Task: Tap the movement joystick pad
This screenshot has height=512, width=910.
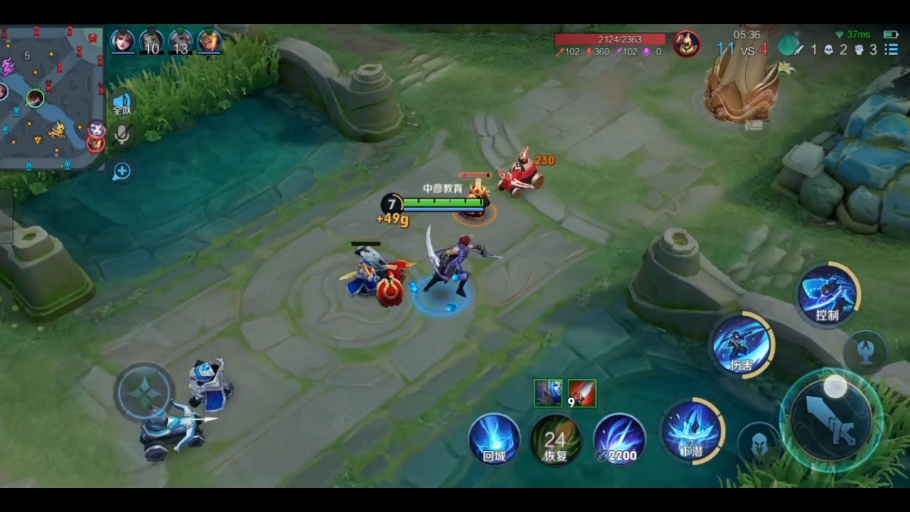Action: (144, 391)
